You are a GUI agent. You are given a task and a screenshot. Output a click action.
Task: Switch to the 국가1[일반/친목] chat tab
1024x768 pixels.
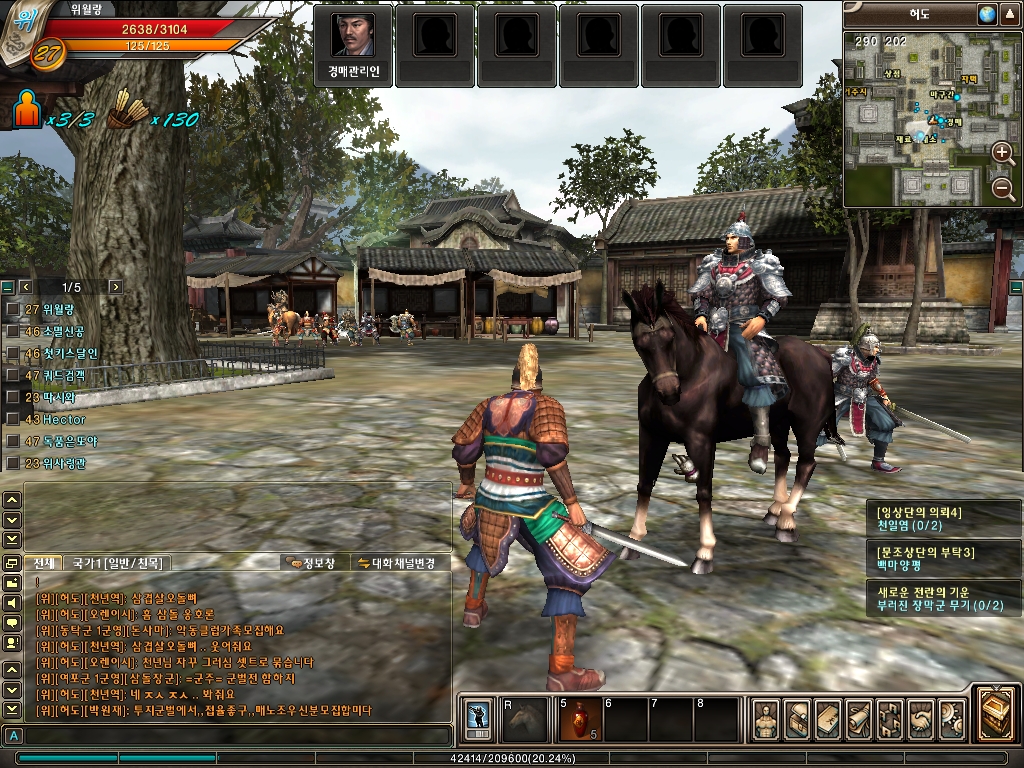[x=117, y=563]
